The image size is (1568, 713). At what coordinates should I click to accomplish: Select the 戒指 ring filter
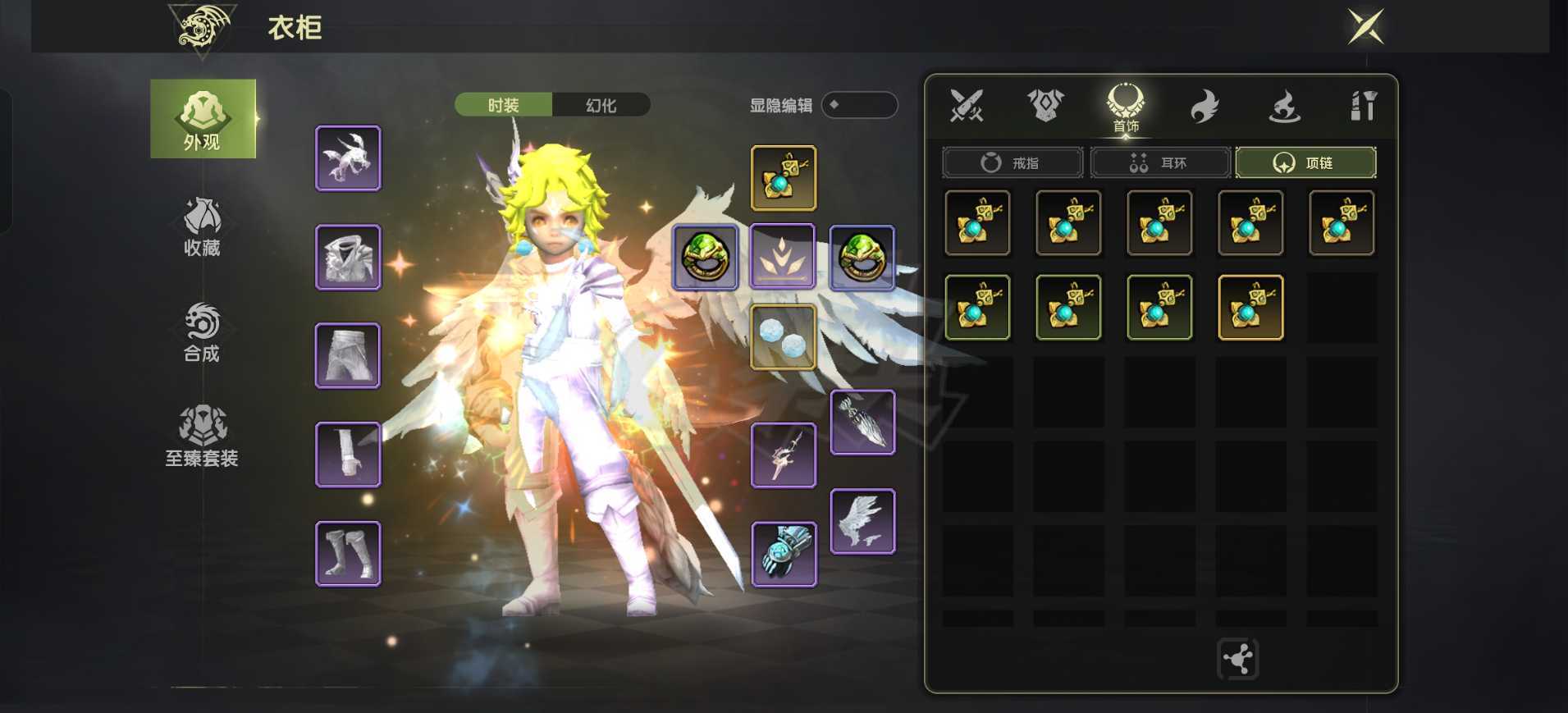point(1013,162)
